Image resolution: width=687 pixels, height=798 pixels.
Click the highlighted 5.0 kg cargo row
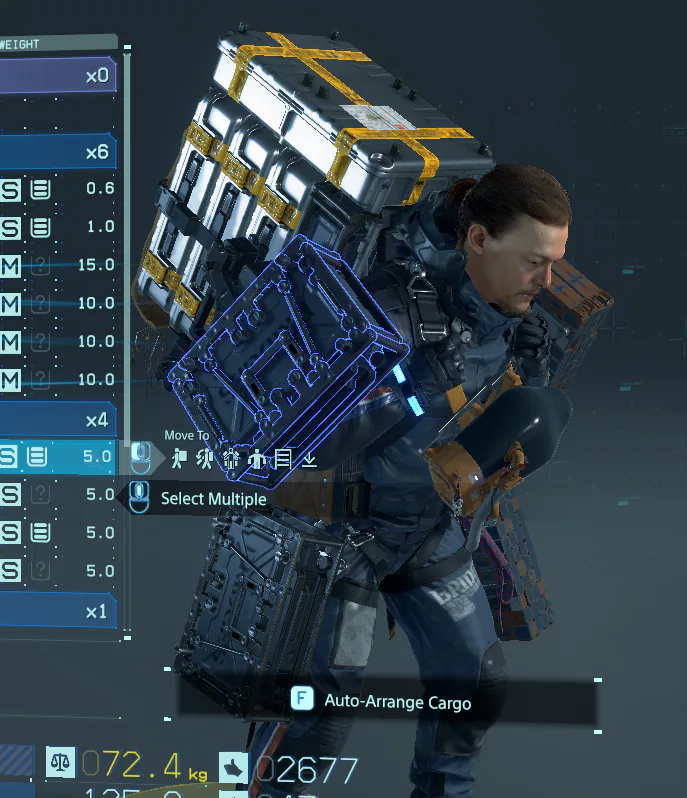pos(58,457)
